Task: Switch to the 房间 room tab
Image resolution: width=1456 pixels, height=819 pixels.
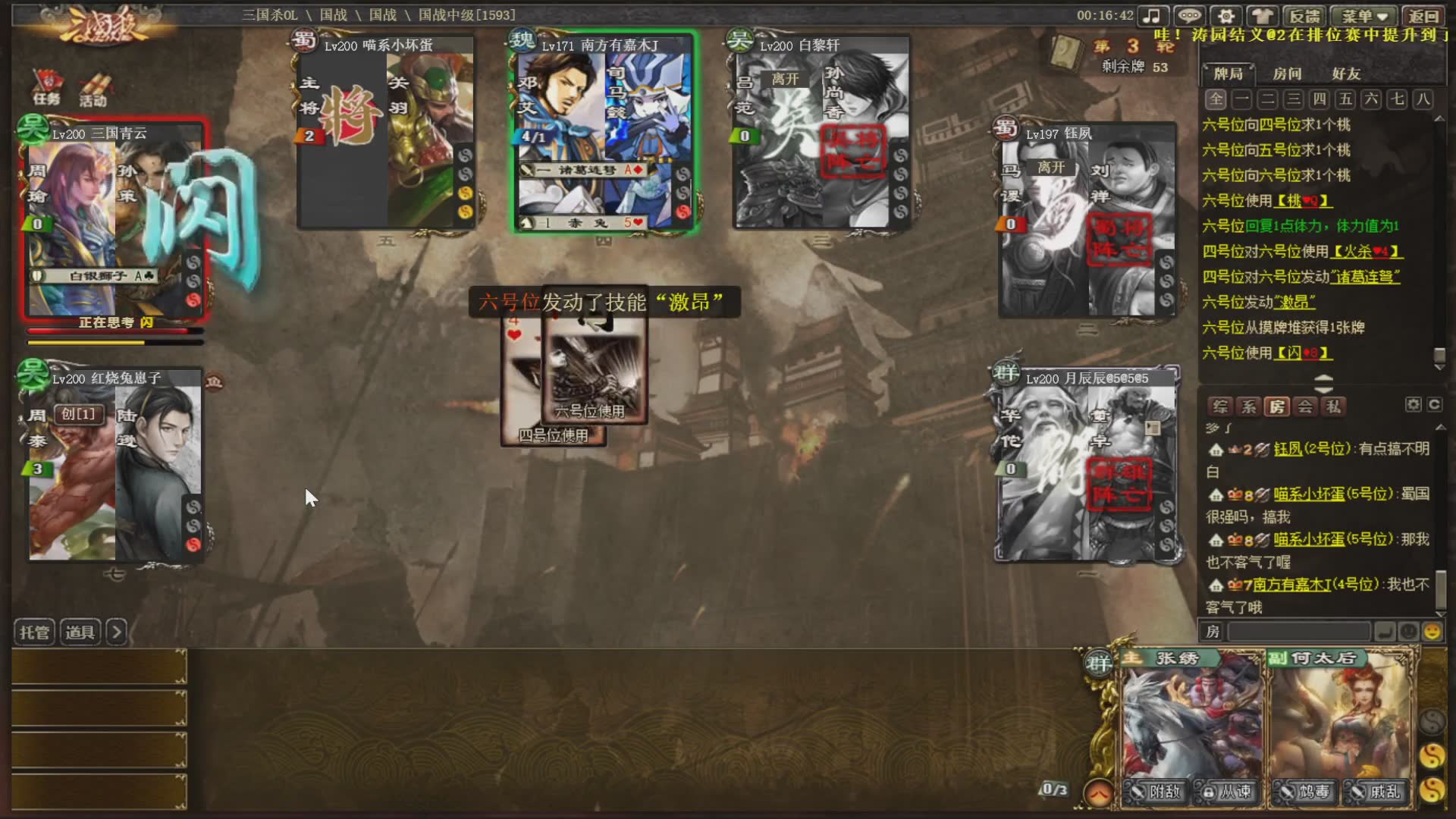Action: coord(1287,74)
